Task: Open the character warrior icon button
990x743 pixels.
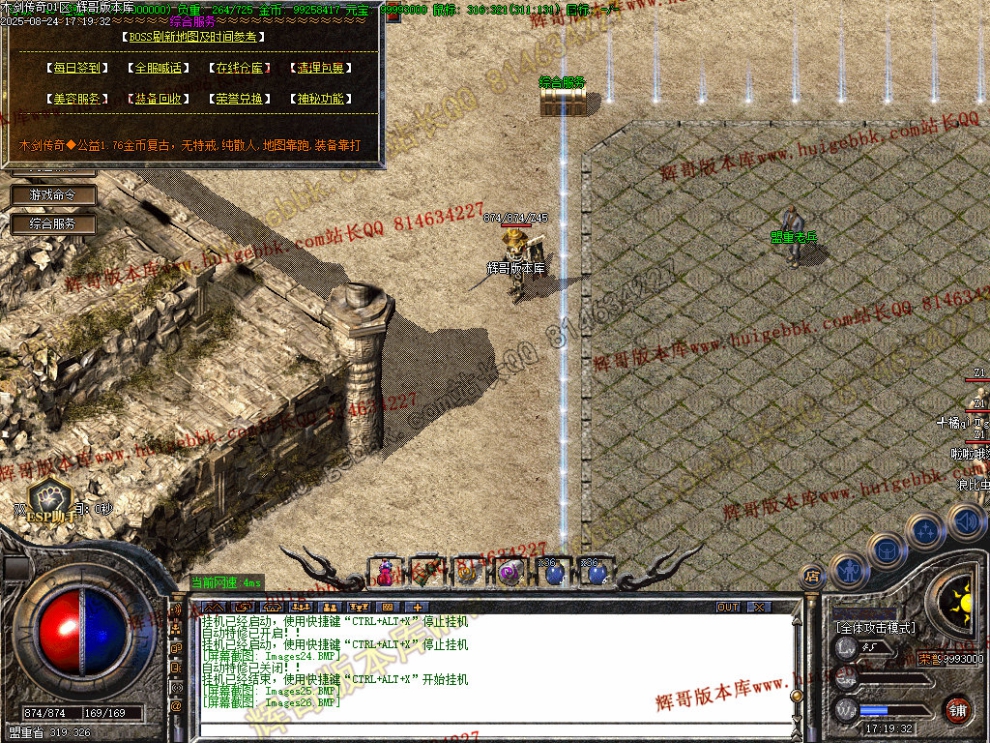Action: point(848,570)
